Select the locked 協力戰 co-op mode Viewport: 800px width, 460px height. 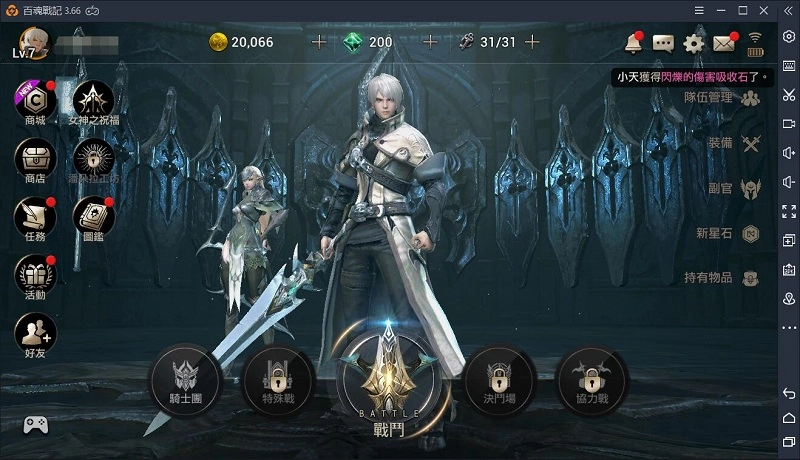[591, 379]
